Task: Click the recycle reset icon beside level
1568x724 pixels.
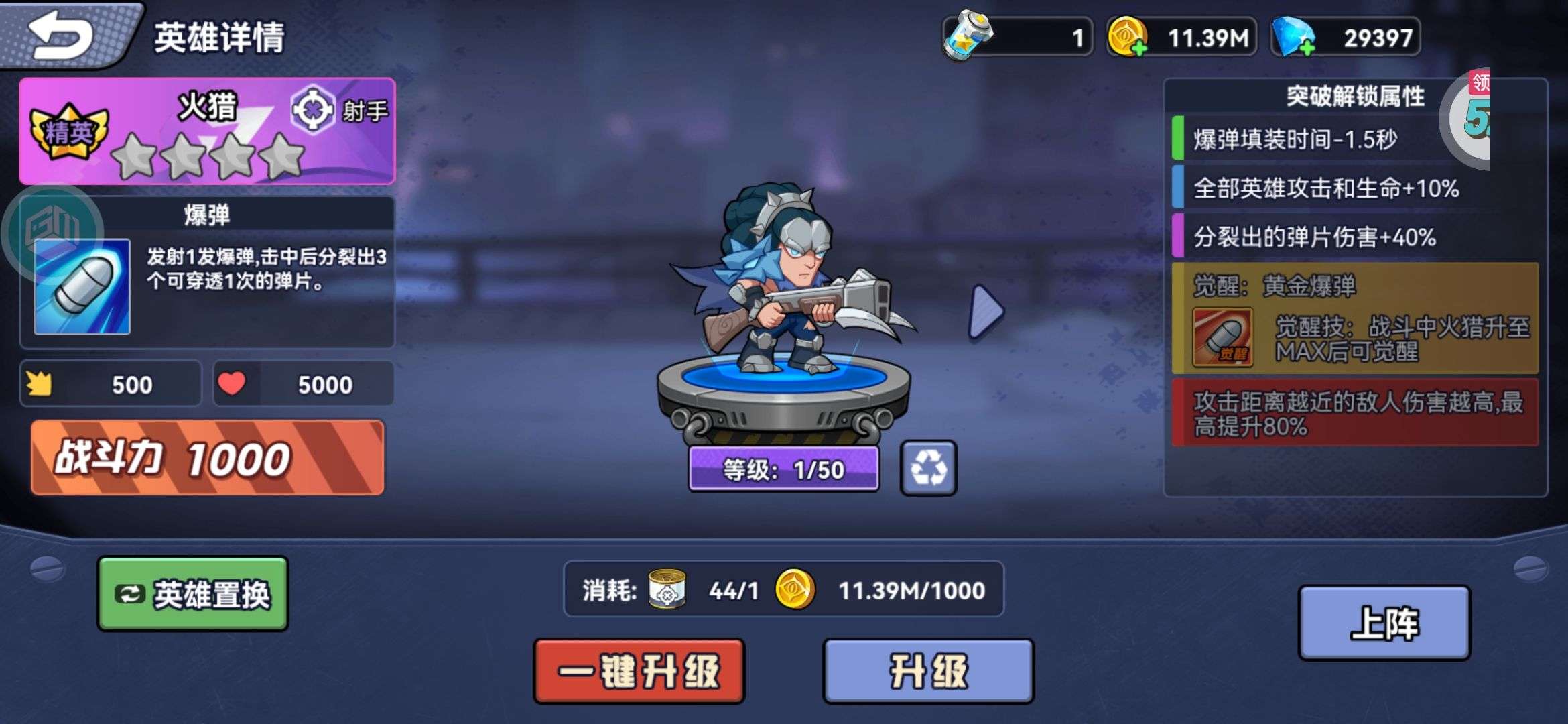Action: [928, 468]
